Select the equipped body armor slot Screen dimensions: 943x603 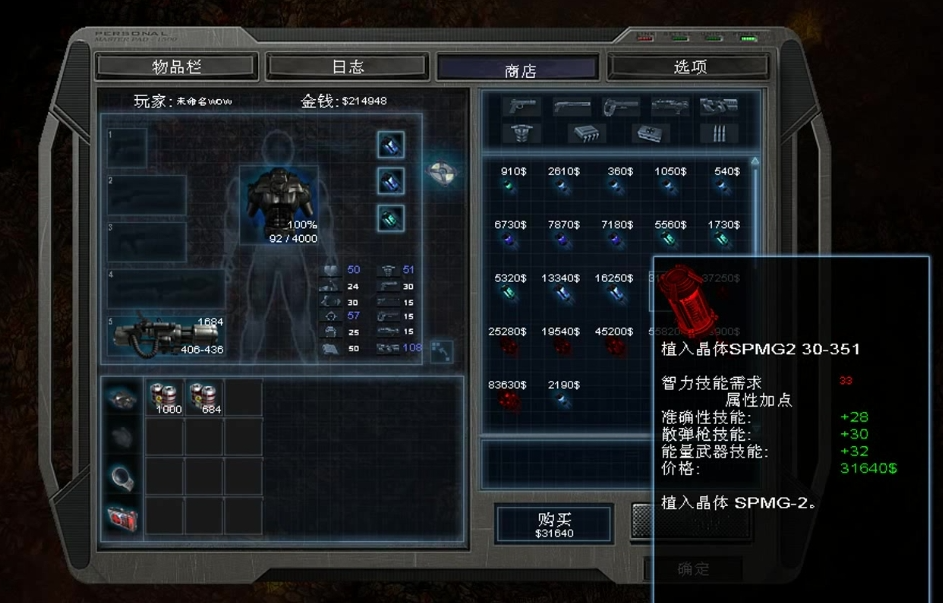(278, 200)
